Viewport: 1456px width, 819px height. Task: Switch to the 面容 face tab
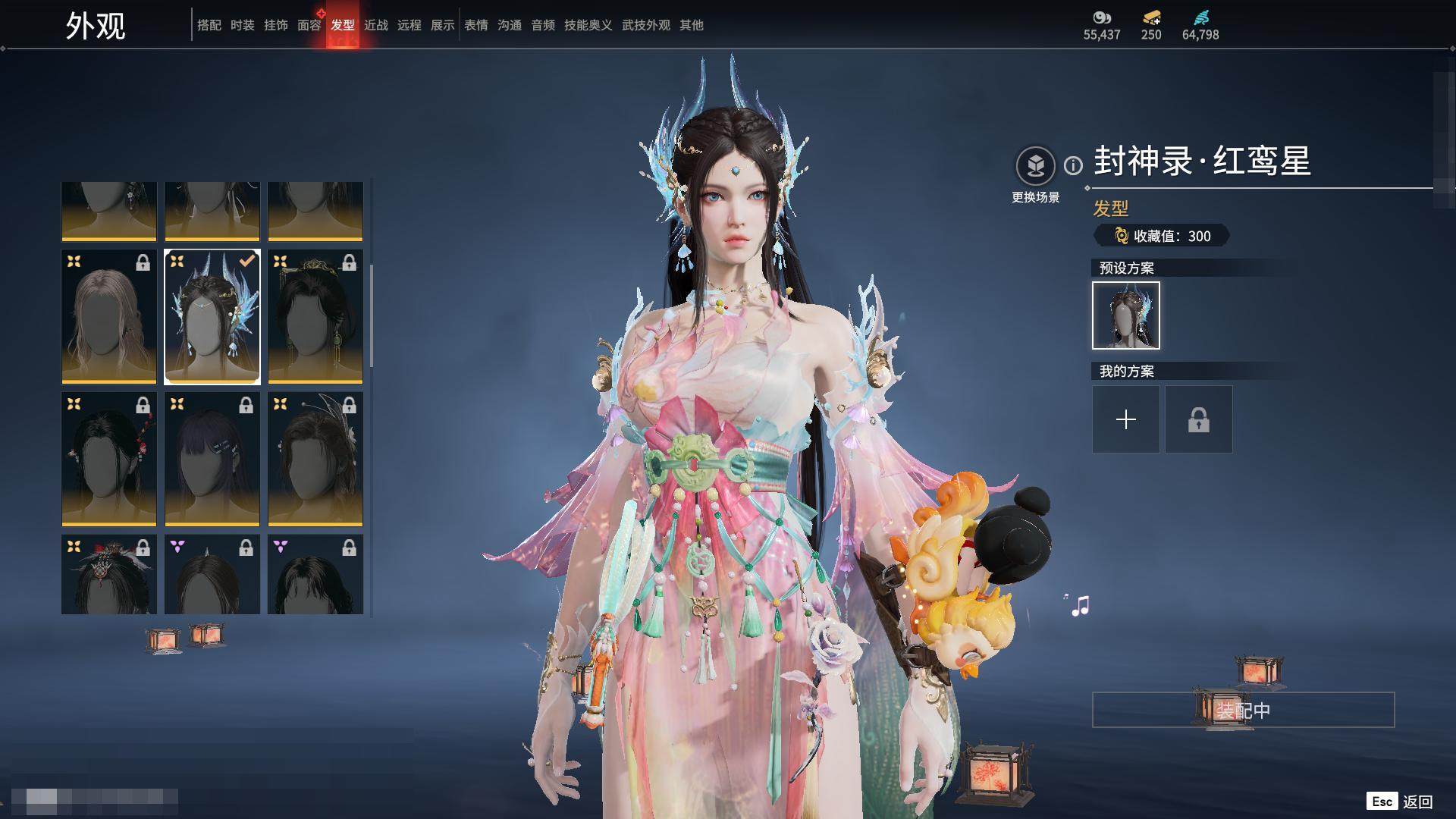[309, 25]
